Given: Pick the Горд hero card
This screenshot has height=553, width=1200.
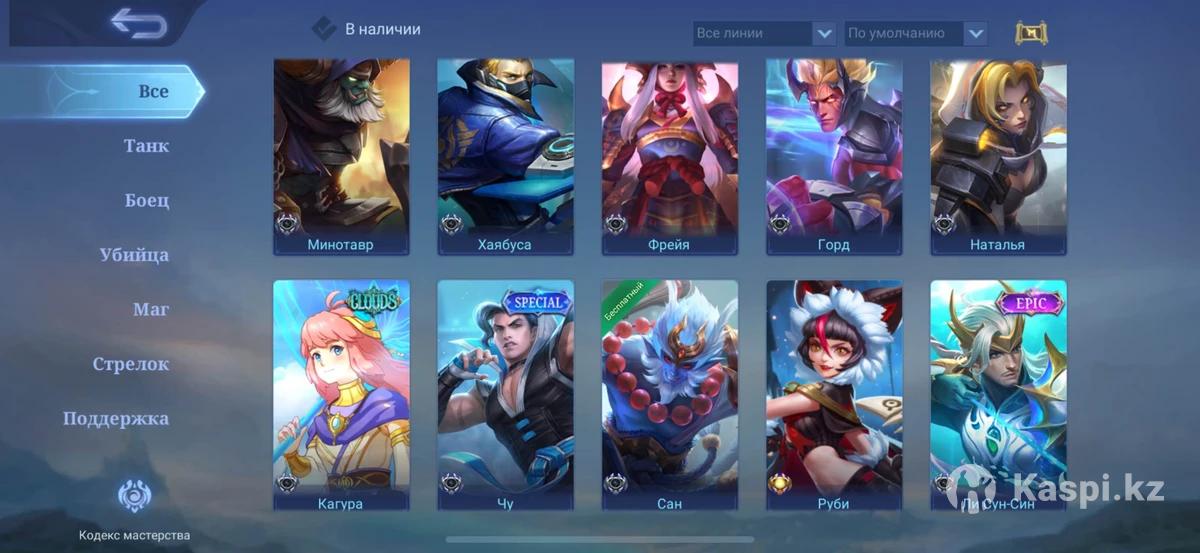Looking at the screenshot, I should 833,156.
